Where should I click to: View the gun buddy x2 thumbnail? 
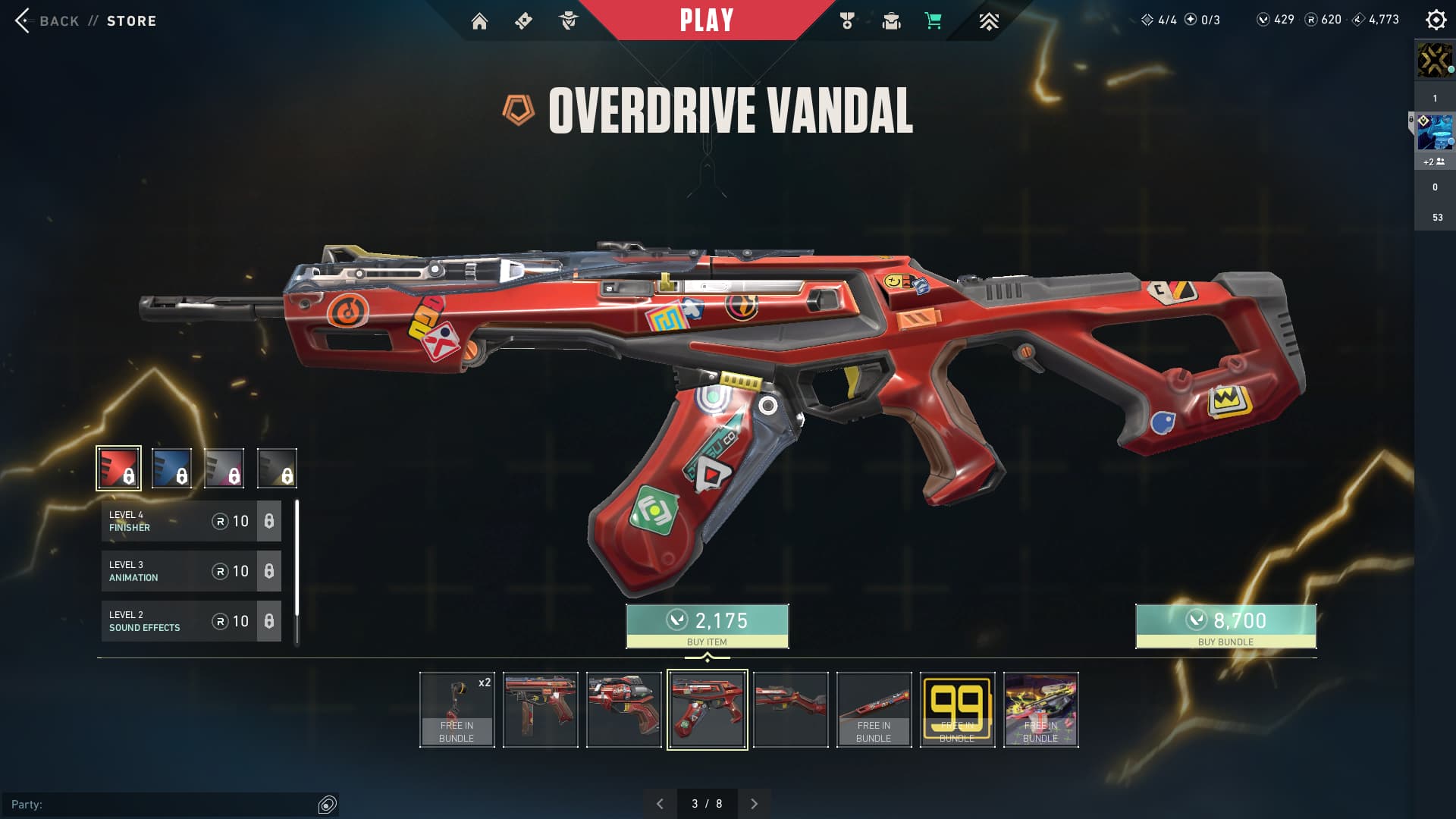tap(457, 710)
